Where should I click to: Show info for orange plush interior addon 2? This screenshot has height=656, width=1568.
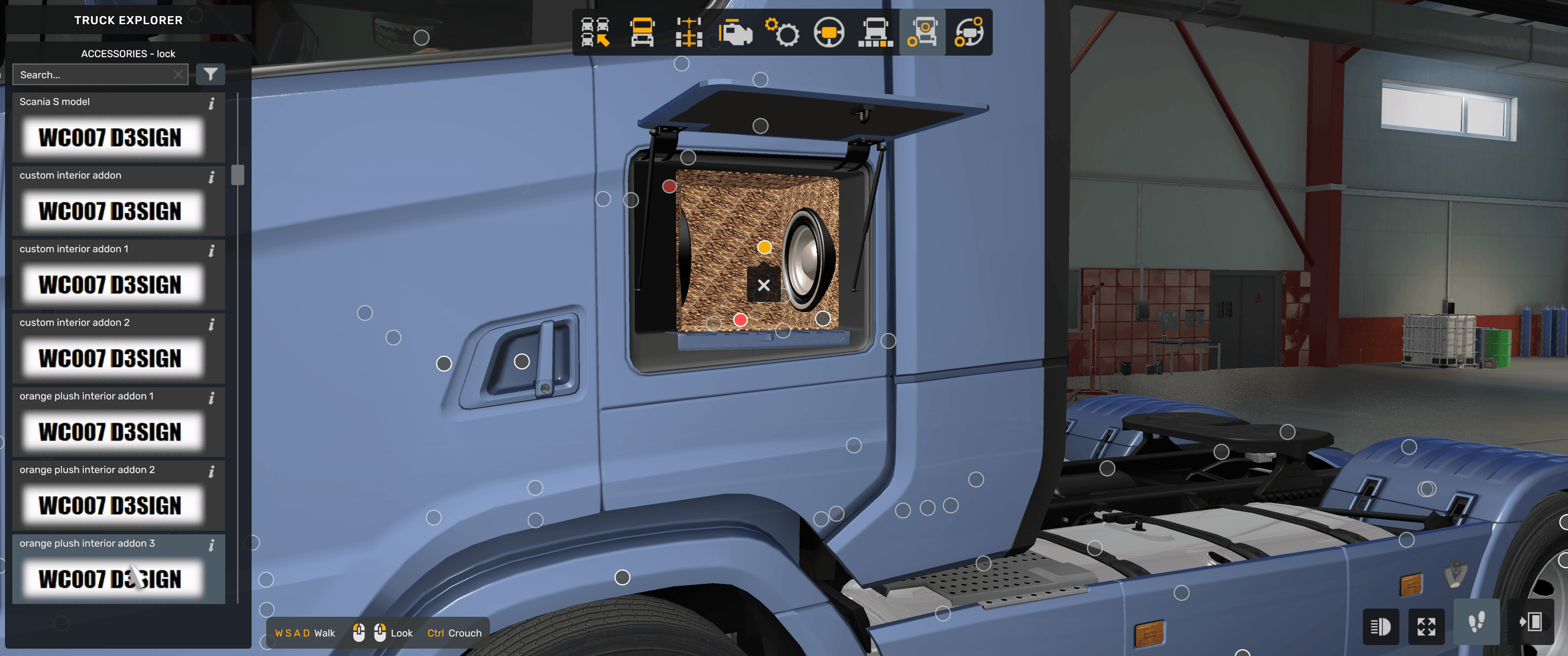(x=211, y=471)
